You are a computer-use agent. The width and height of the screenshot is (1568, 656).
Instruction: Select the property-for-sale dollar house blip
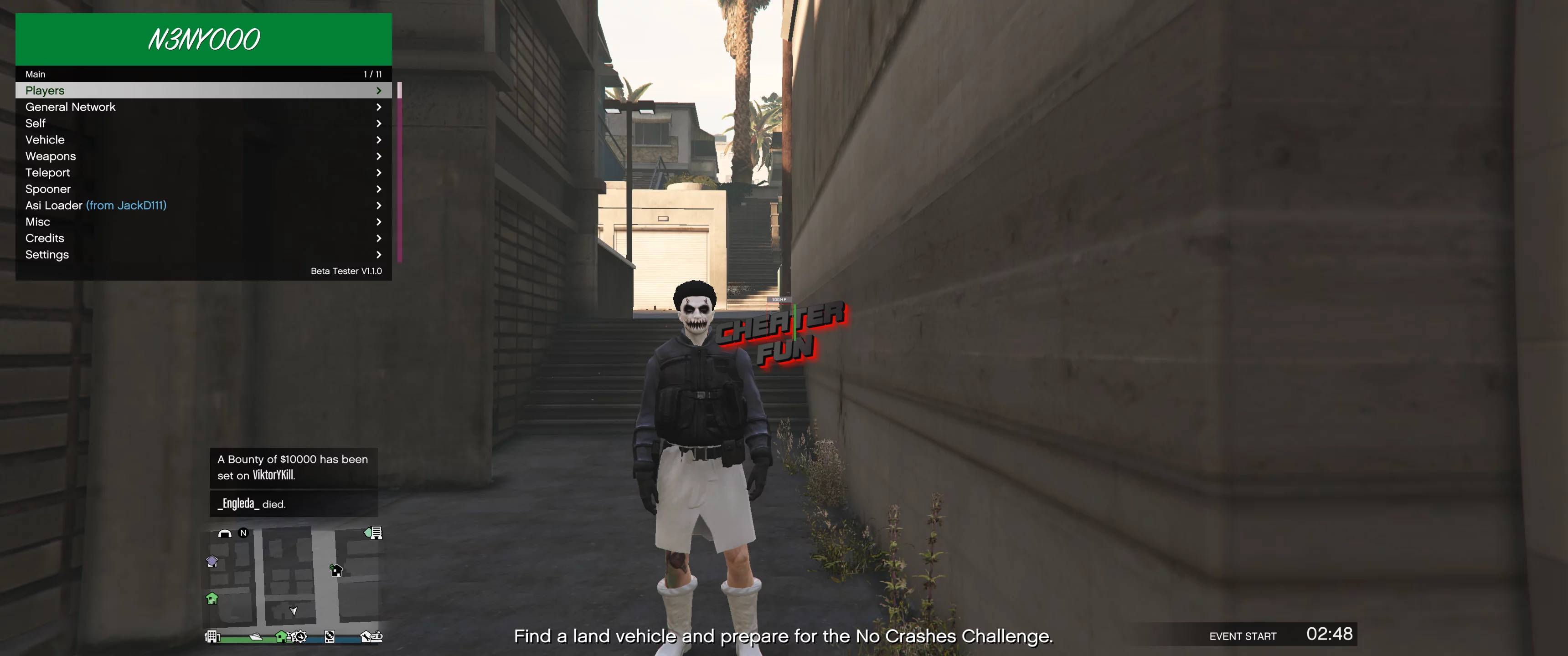(x=336, y=571)
